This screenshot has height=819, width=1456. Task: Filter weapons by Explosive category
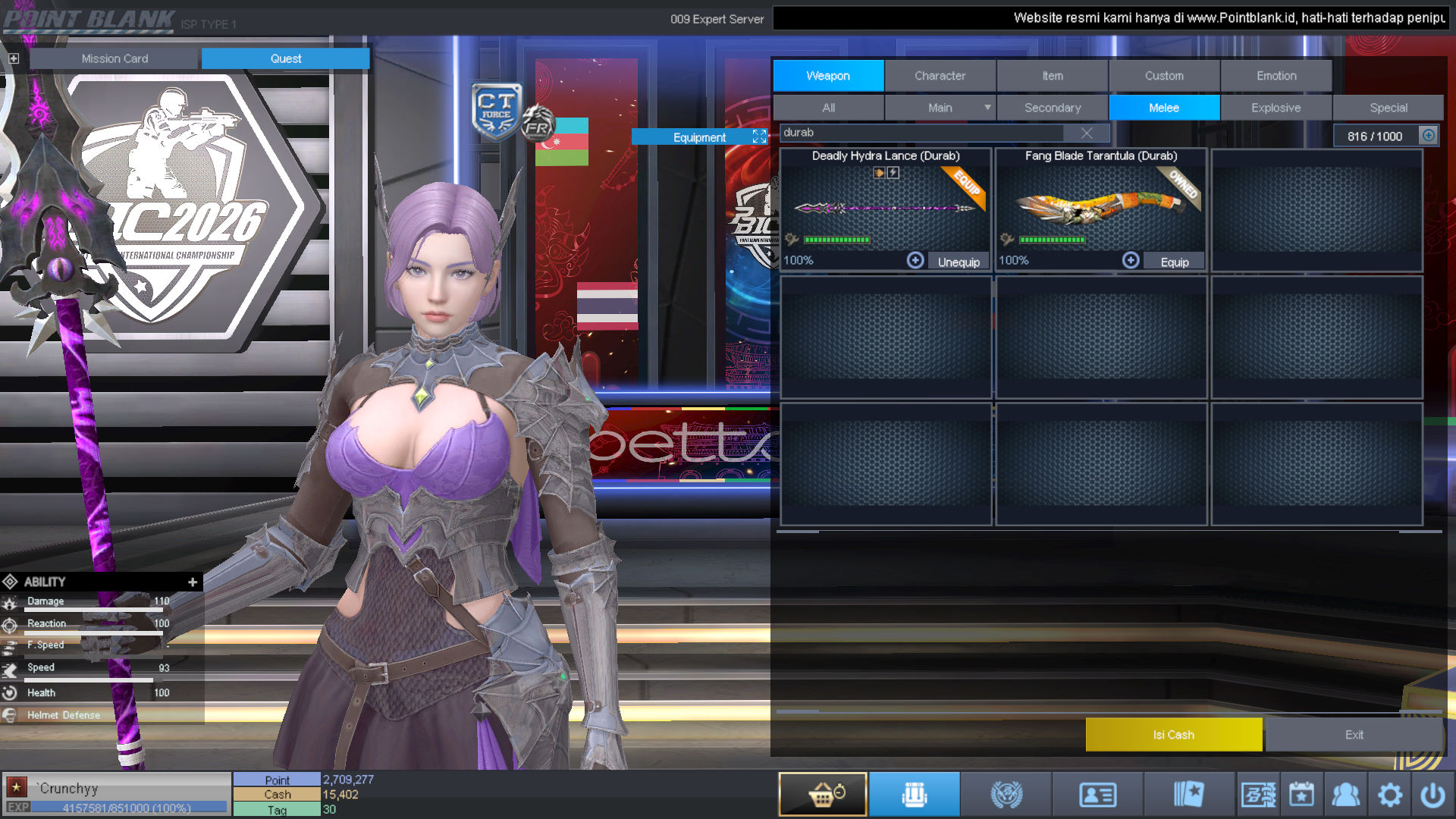(x=1276, y=108)
